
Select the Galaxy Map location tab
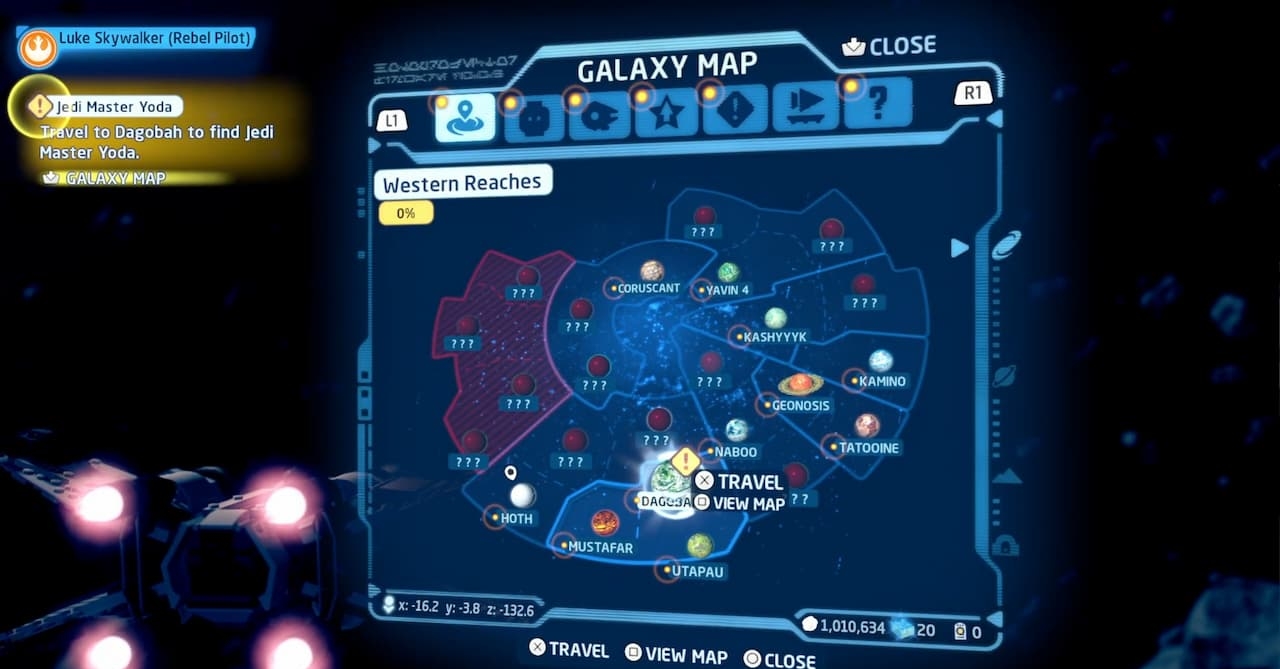465,118
